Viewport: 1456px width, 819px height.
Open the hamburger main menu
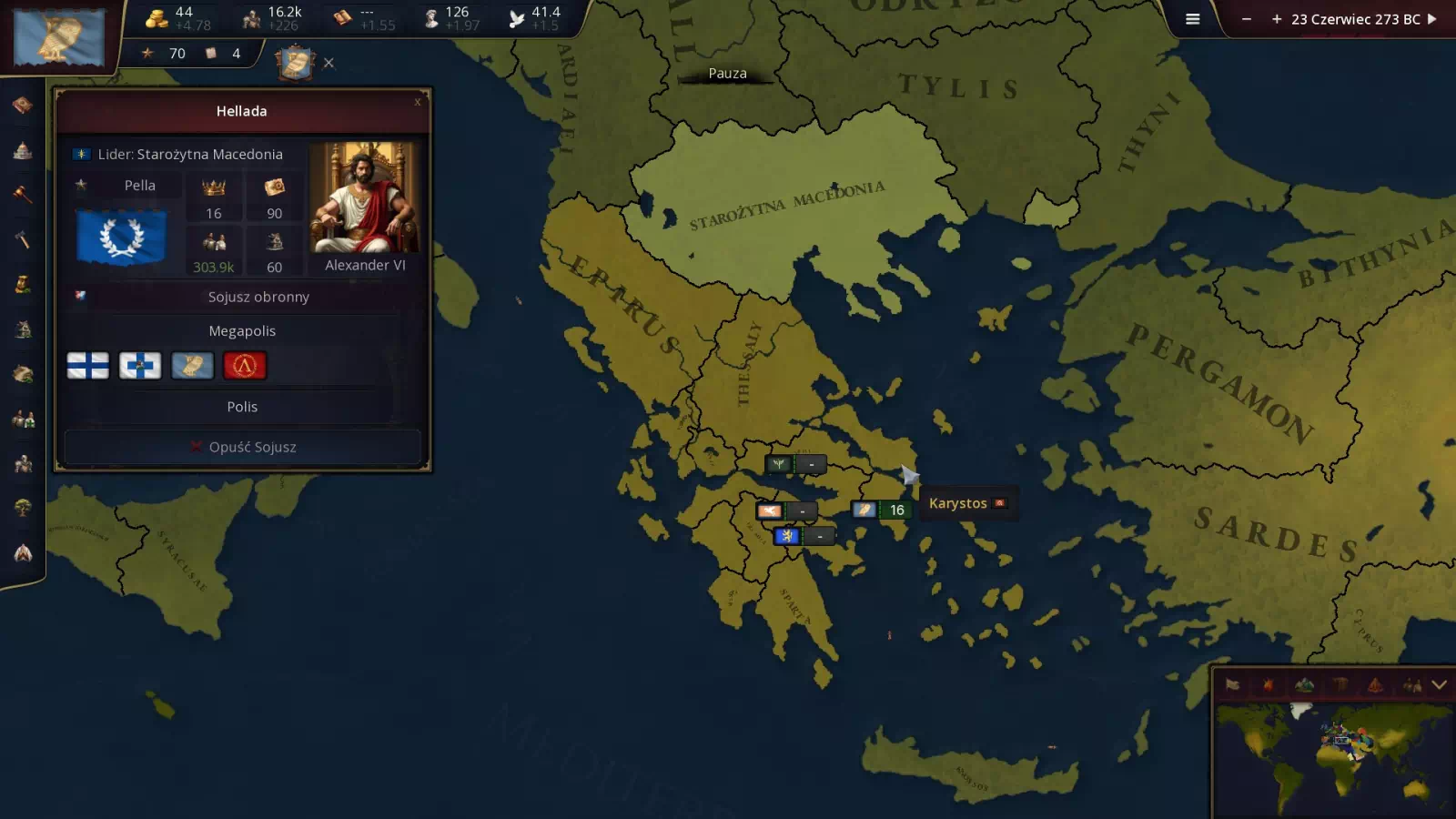[x=1192, y=19]
